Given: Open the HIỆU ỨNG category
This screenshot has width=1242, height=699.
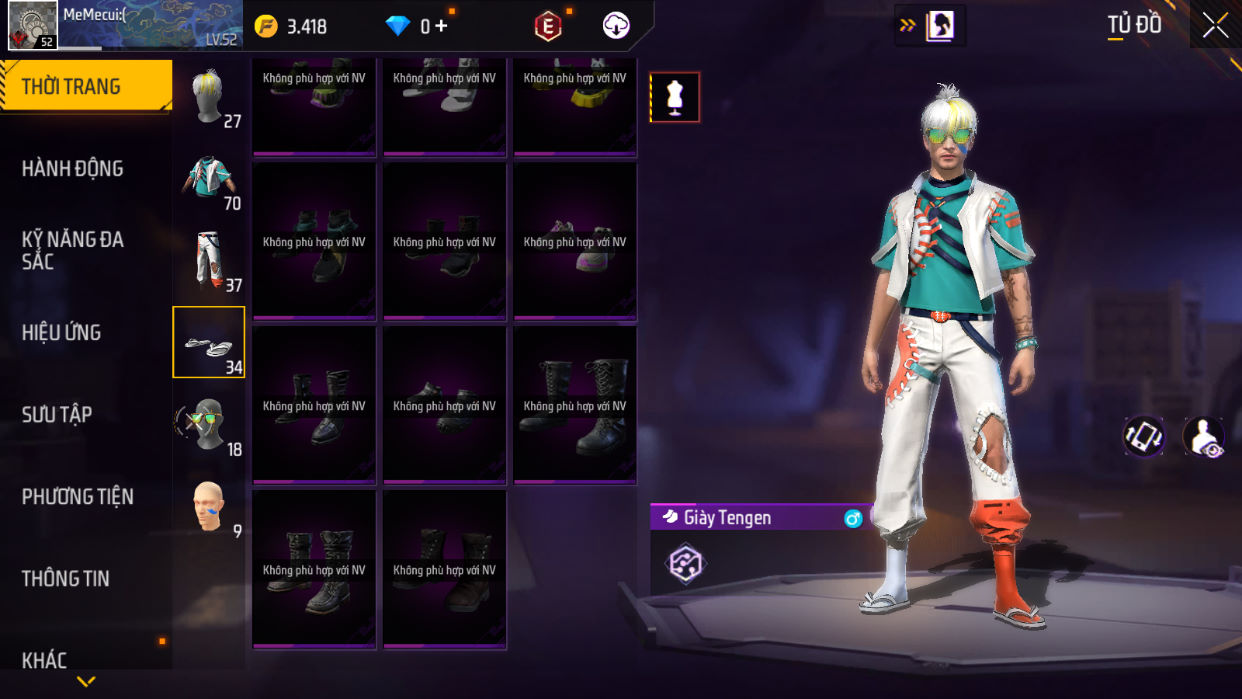Looking at the screenshot, I should [62, 332].
